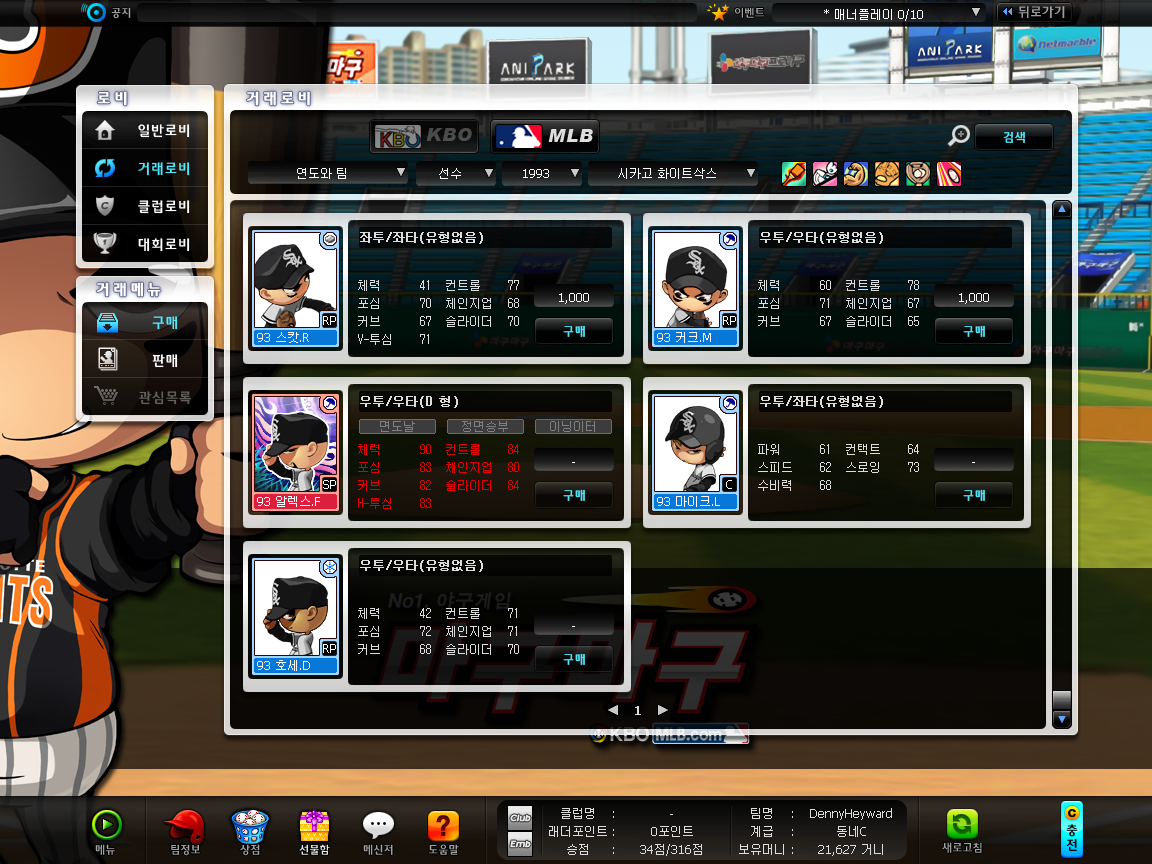Click the 검색 search button

tap(1013, 137)
